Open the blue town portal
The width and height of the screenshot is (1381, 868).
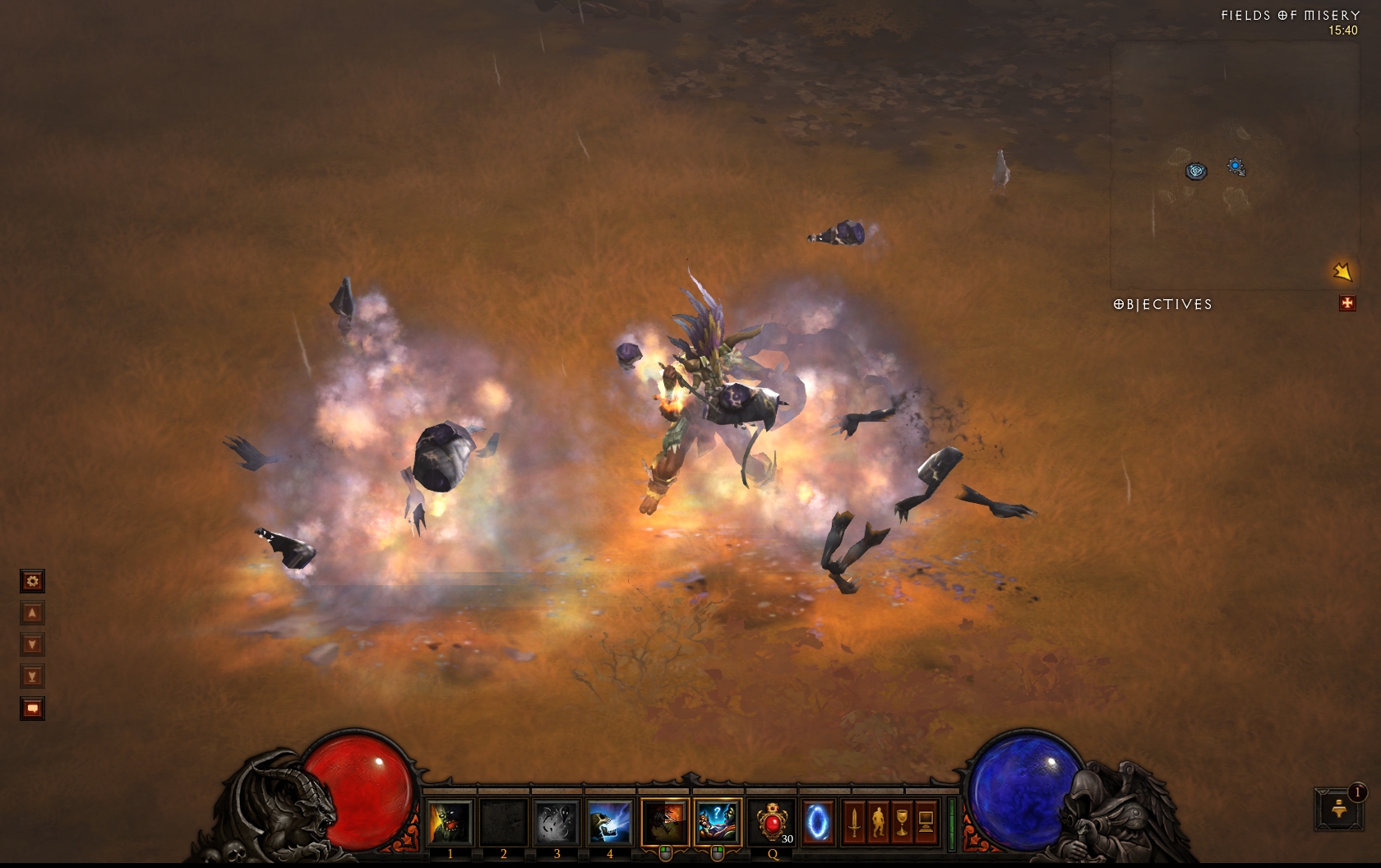coord(818,822)
